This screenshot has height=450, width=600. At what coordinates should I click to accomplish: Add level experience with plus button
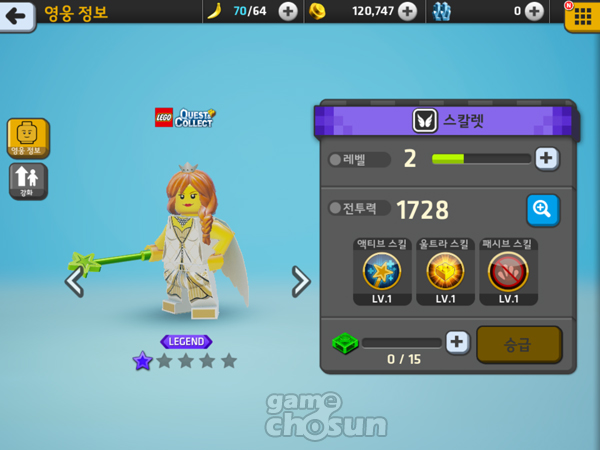[x=546, y=158]
